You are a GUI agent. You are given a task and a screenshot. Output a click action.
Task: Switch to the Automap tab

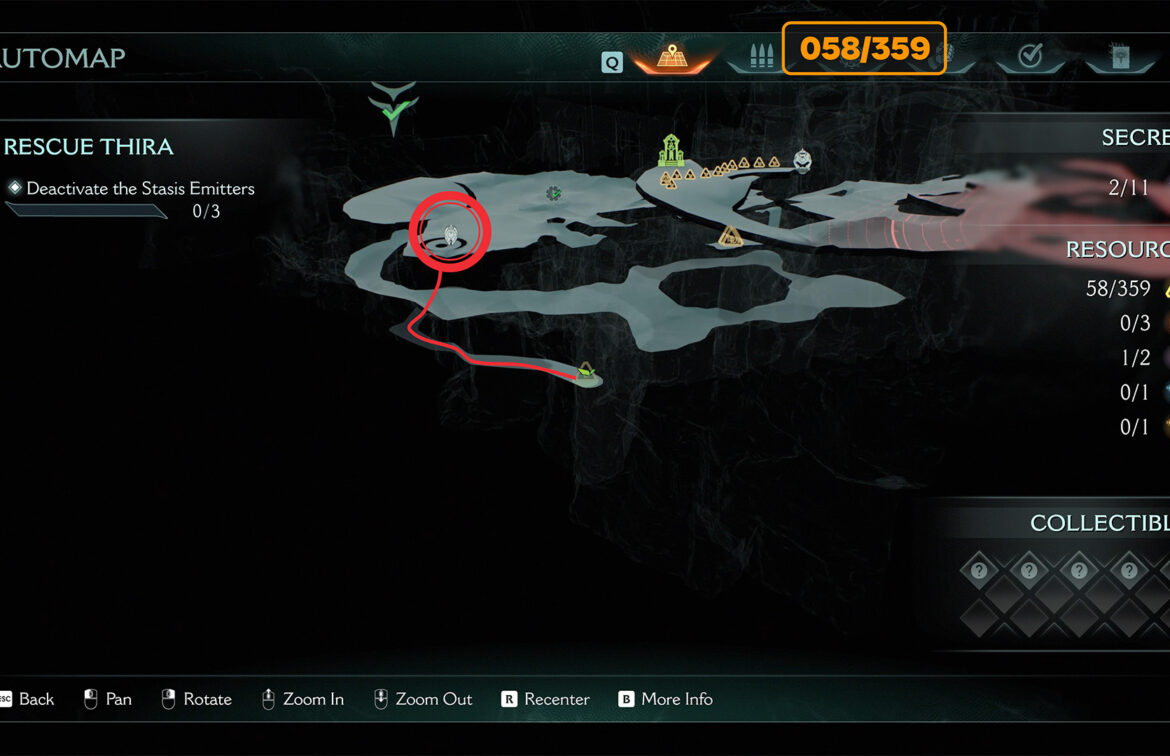click(671, 55)
